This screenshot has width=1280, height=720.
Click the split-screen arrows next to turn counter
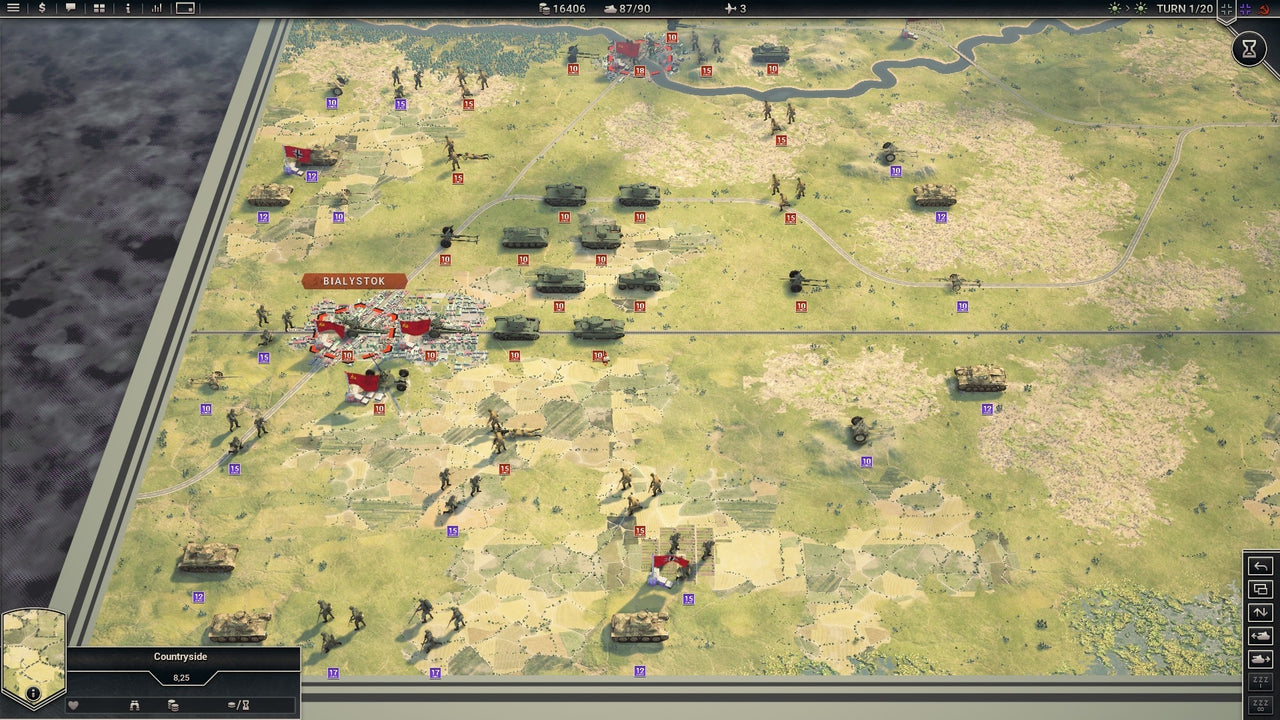pos(1227,8)
